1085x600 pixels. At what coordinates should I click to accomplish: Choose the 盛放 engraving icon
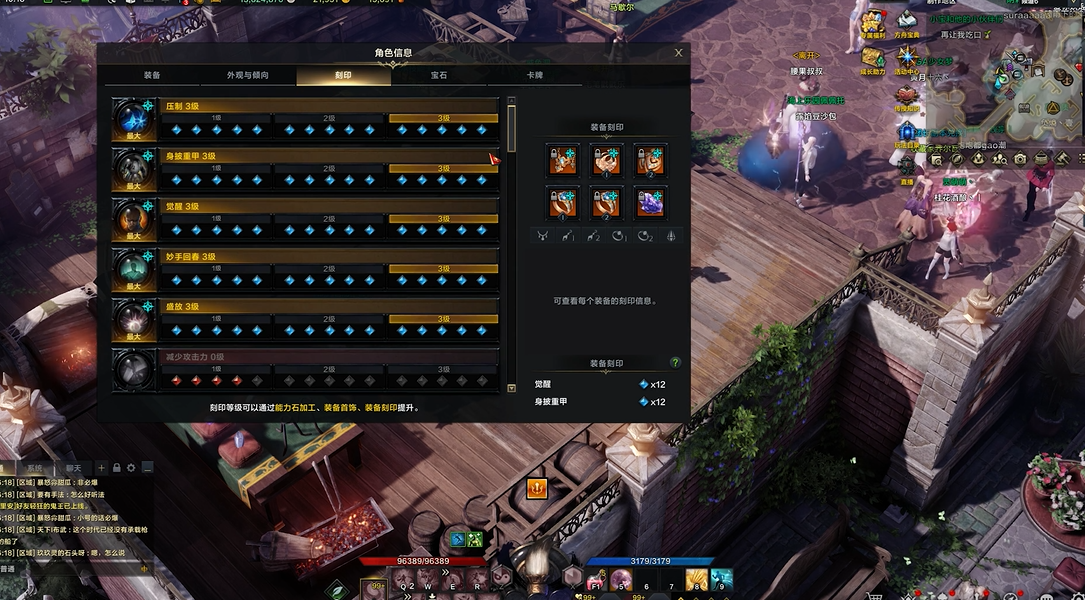pyautogui.click(x=133, y=318)
